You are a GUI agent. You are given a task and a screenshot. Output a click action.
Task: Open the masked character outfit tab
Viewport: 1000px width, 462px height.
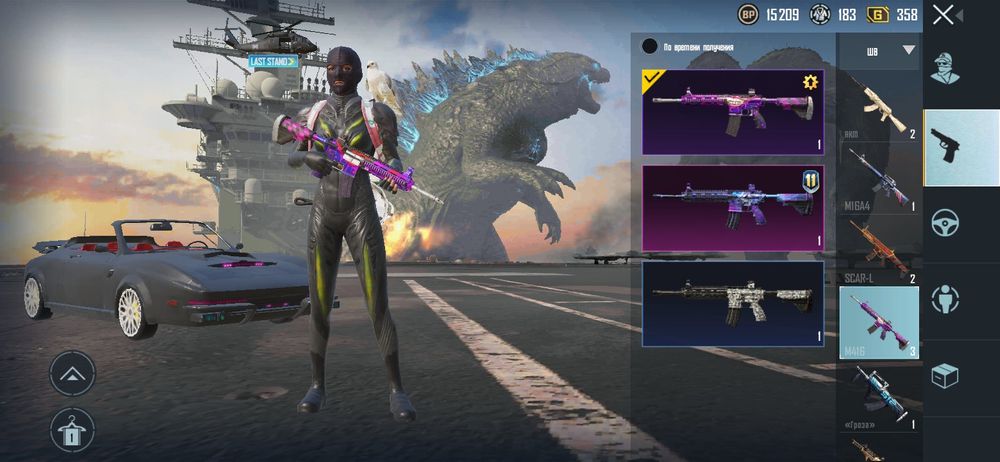(946, 67)
